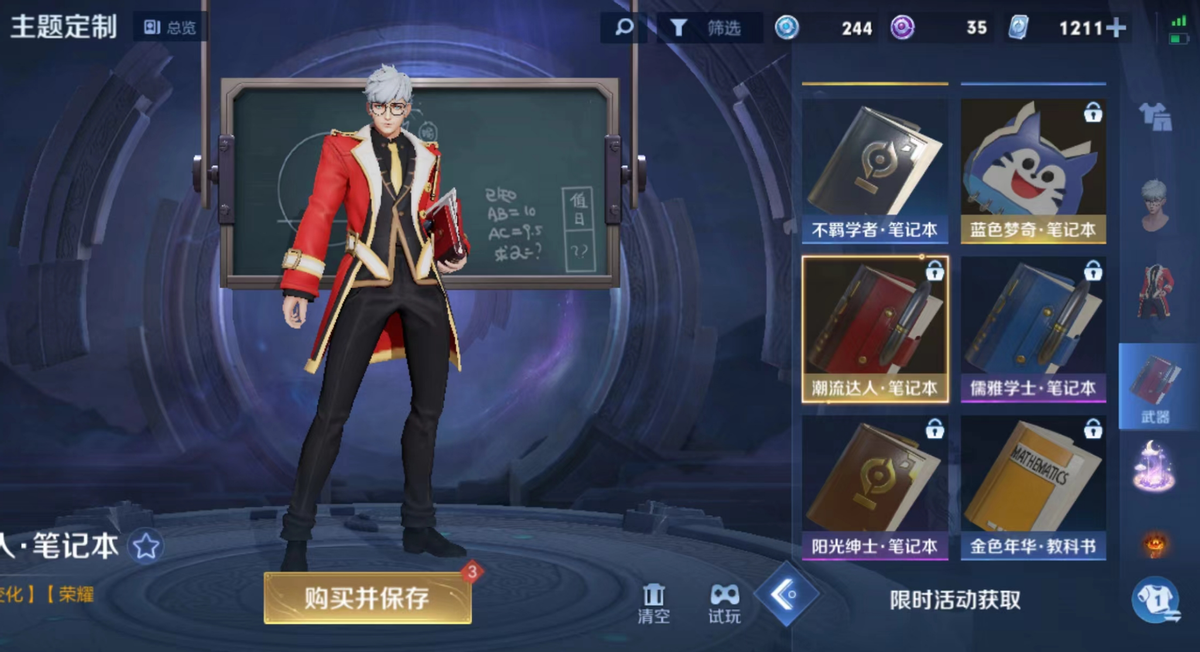Image resolution: width=1200 pixels, height=652 pixels.
Task: Open the 总览 overview button
Action: [170, 27]
